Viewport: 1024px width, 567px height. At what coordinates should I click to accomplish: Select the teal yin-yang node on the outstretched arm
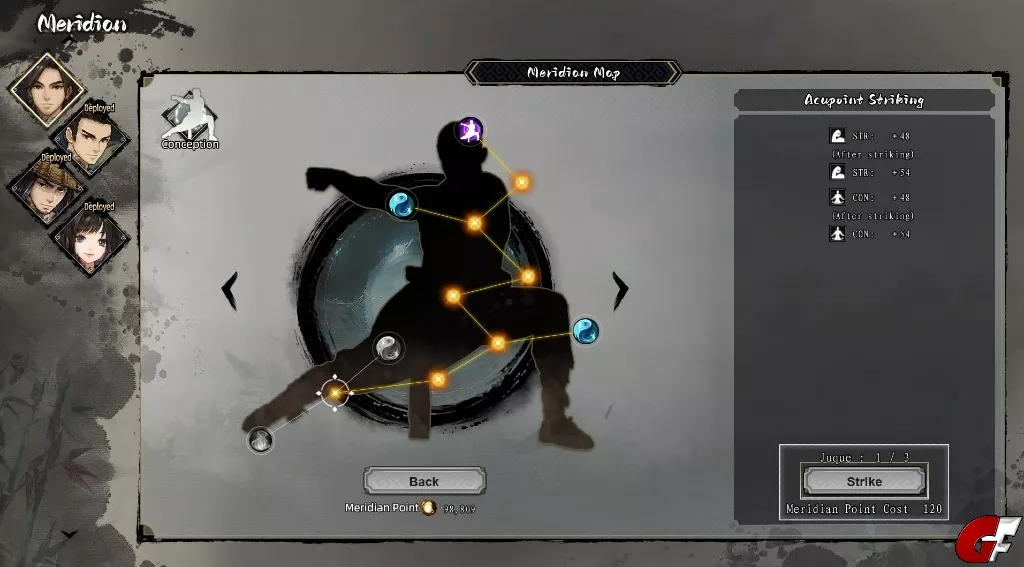(401, 205)
